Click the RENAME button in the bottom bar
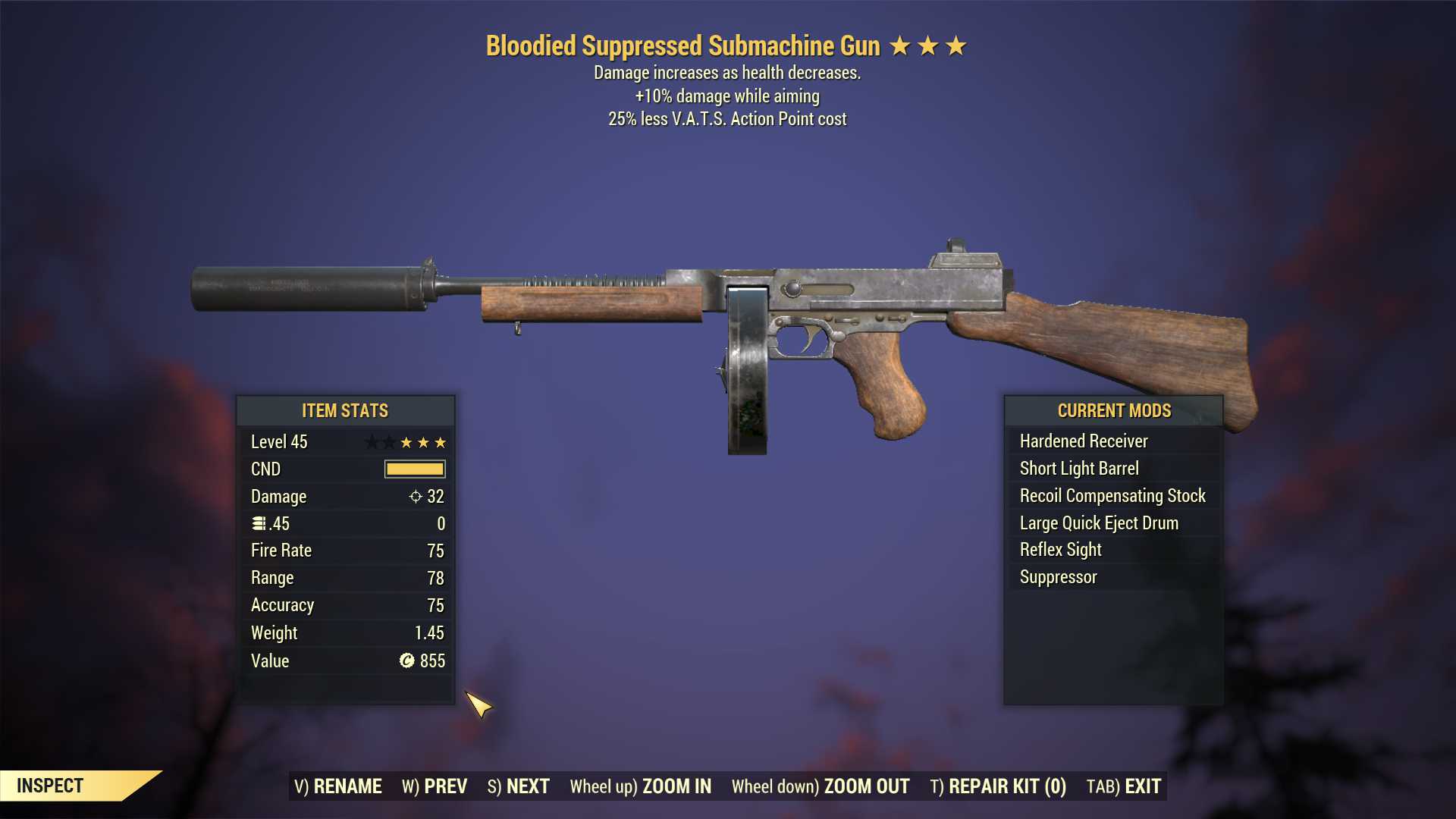1456x819 pixels. (x=338, y=786)
